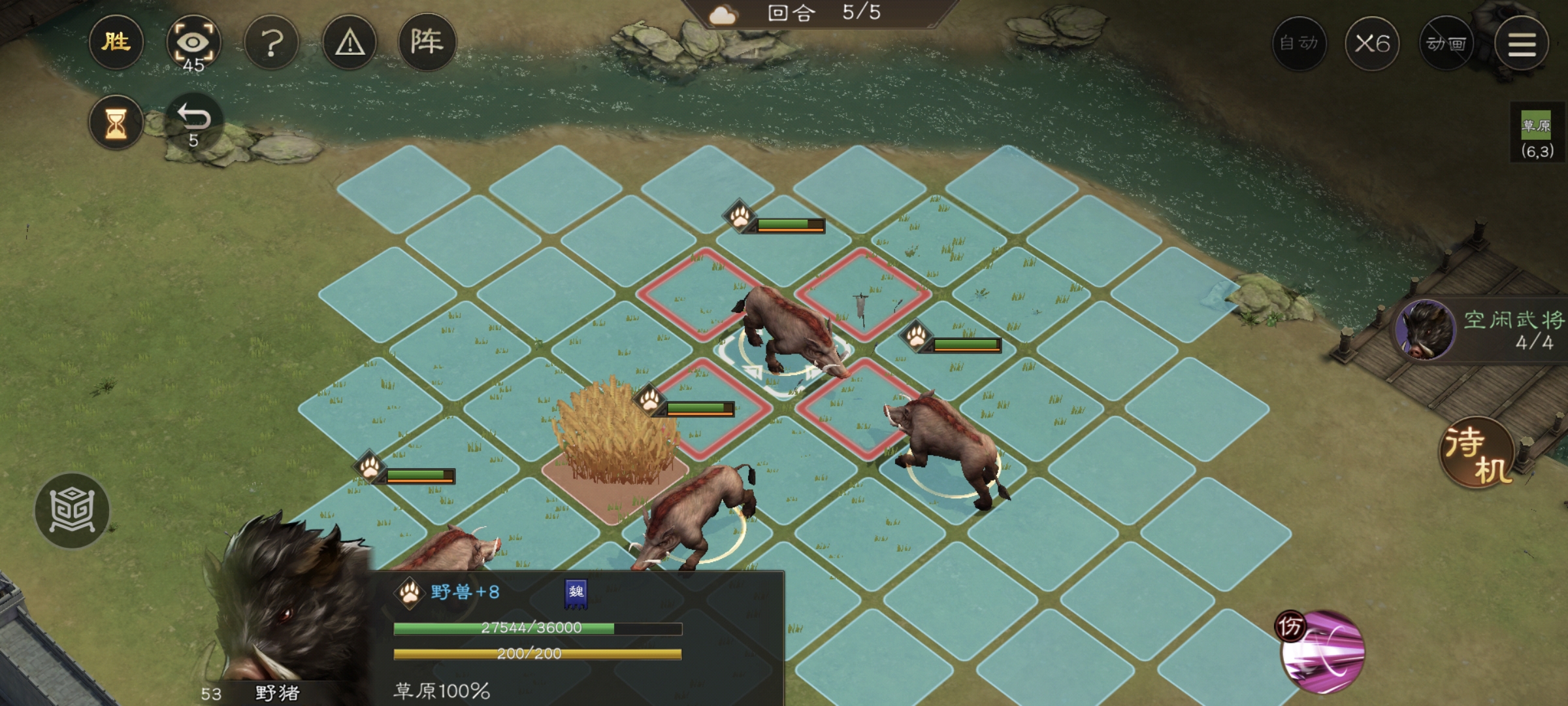This screenshot has width=1568, height=706.
Task: Open the hamburger main menu
Action: click(1522, 44)
